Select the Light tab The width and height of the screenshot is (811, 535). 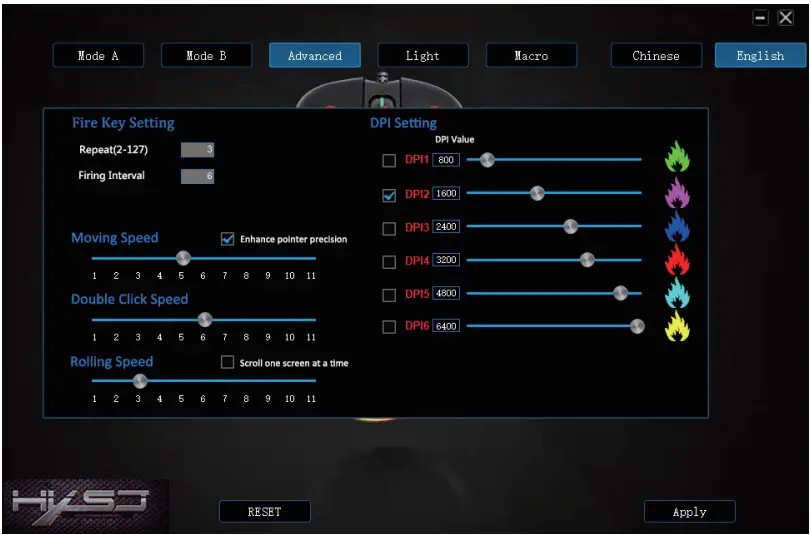coord(422,56)
